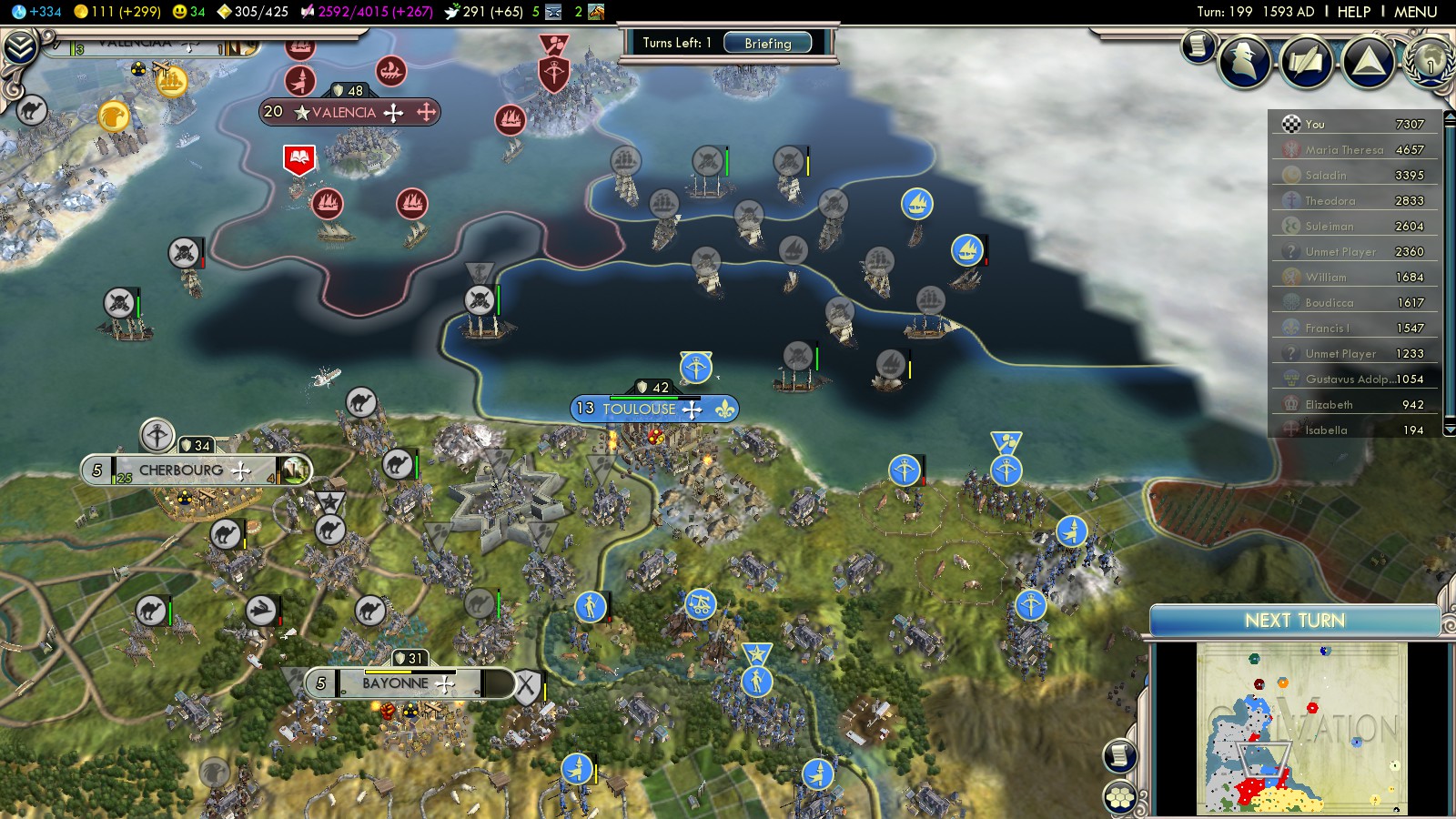Select Saladin in the score list

(x=1325, y=176)
